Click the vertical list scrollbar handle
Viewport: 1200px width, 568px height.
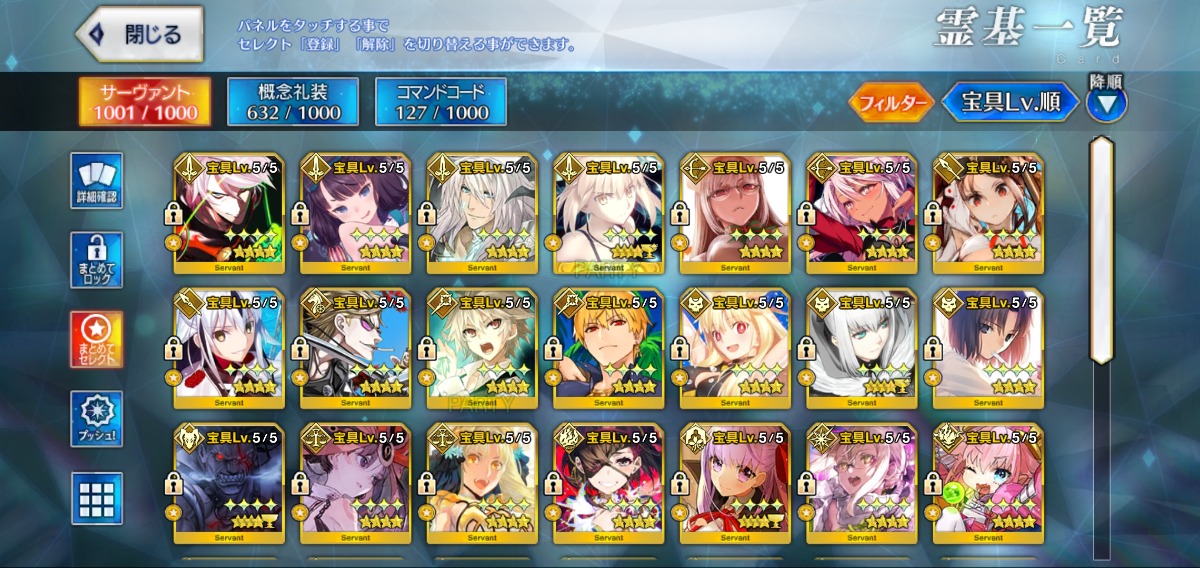(x=1101, y=250)
